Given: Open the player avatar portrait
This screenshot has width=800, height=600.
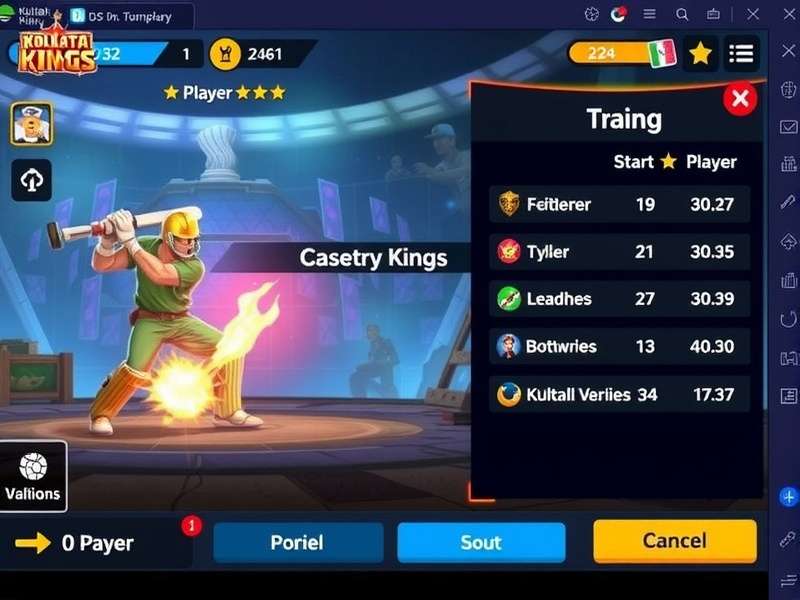Looking at the screenshot, I should tap(32, 124).
